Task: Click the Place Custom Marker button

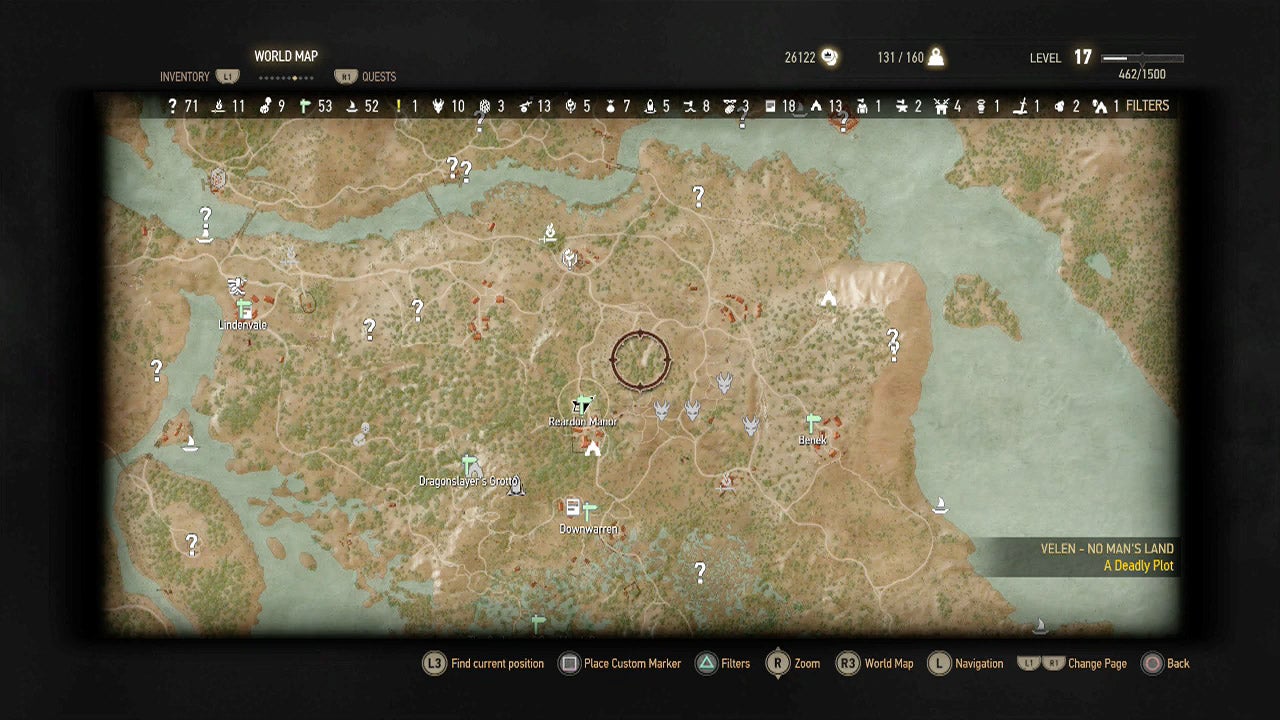Action: 620,663
